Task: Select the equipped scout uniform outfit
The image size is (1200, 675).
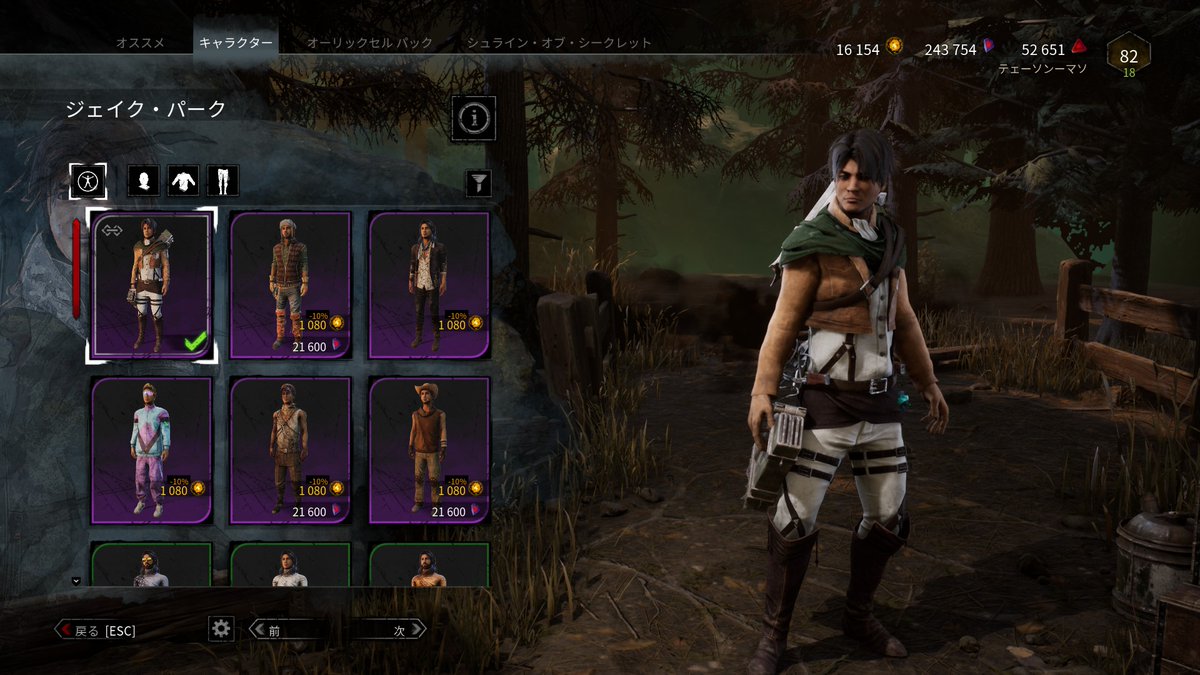Action: coord(151,285)
